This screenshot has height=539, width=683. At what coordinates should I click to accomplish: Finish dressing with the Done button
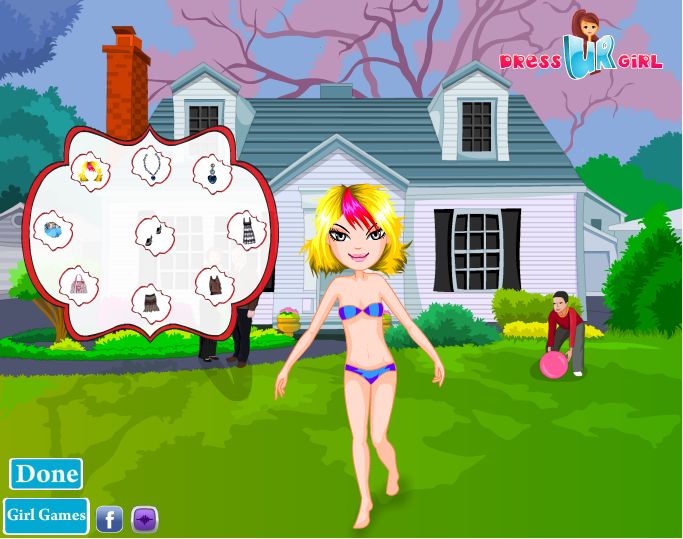[46, 474]
